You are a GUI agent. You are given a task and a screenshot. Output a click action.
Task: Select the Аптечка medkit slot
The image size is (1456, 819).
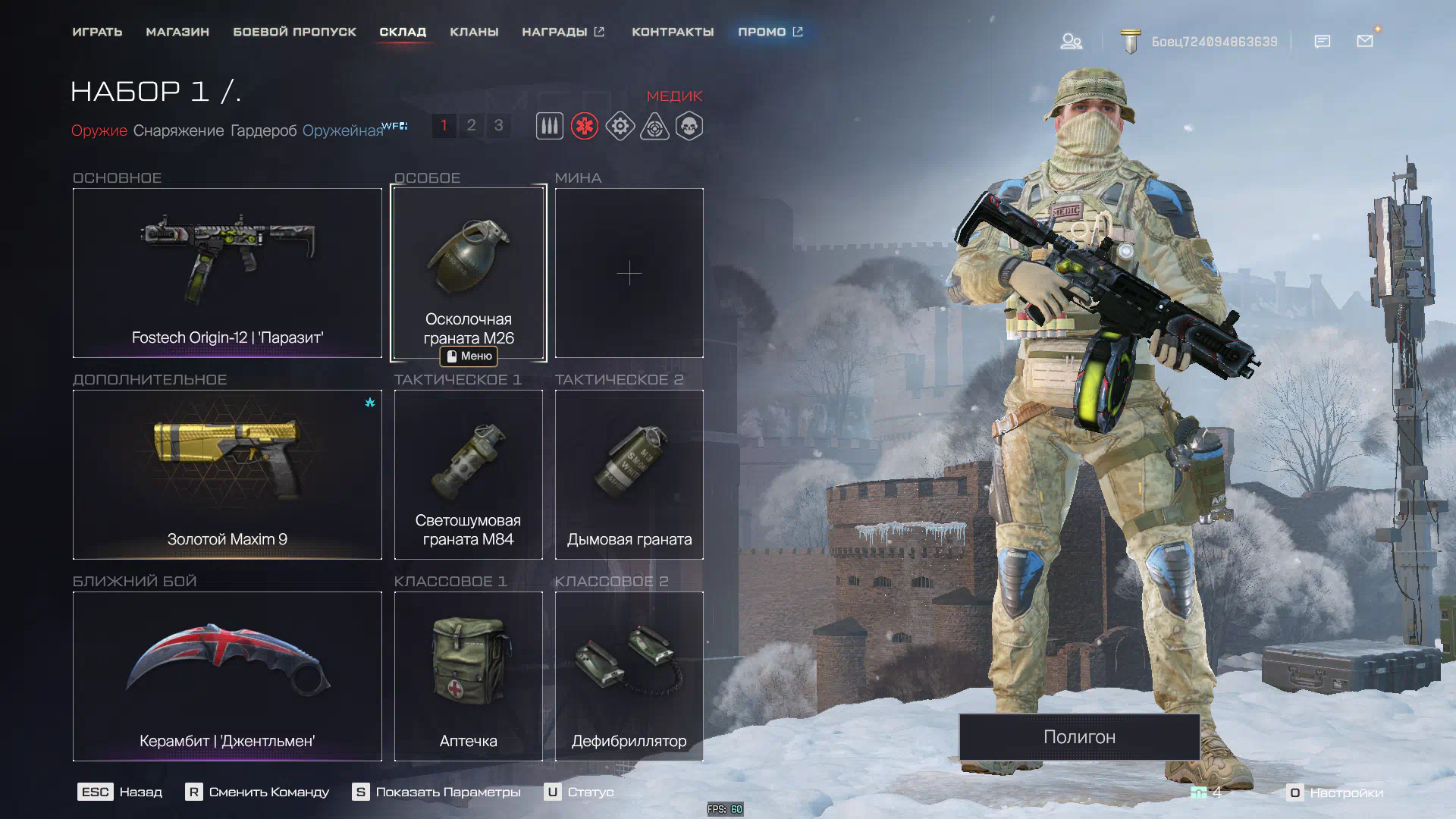469,676
